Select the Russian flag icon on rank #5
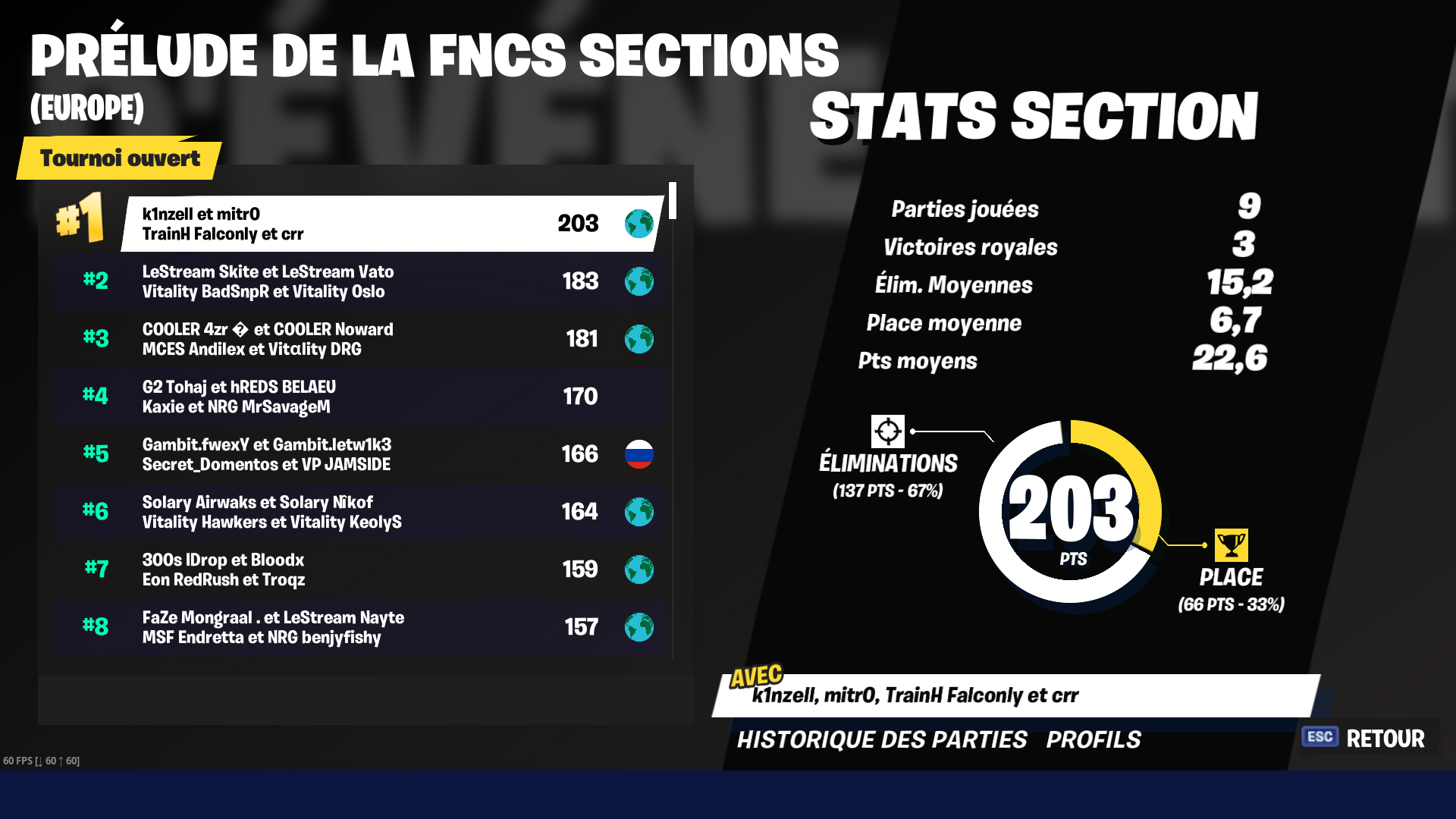 click(641, 454)
